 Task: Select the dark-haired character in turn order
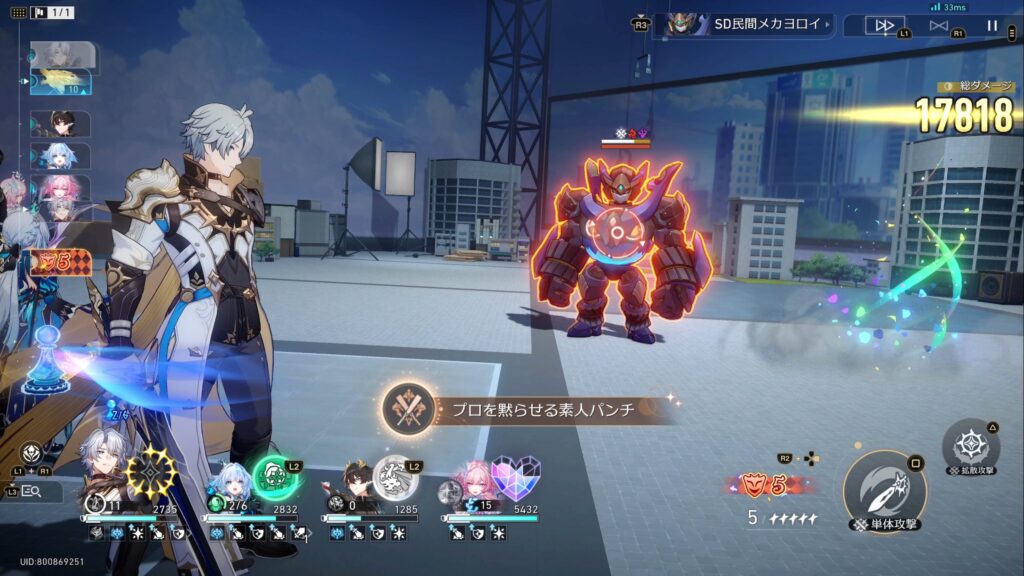(60, 124)
